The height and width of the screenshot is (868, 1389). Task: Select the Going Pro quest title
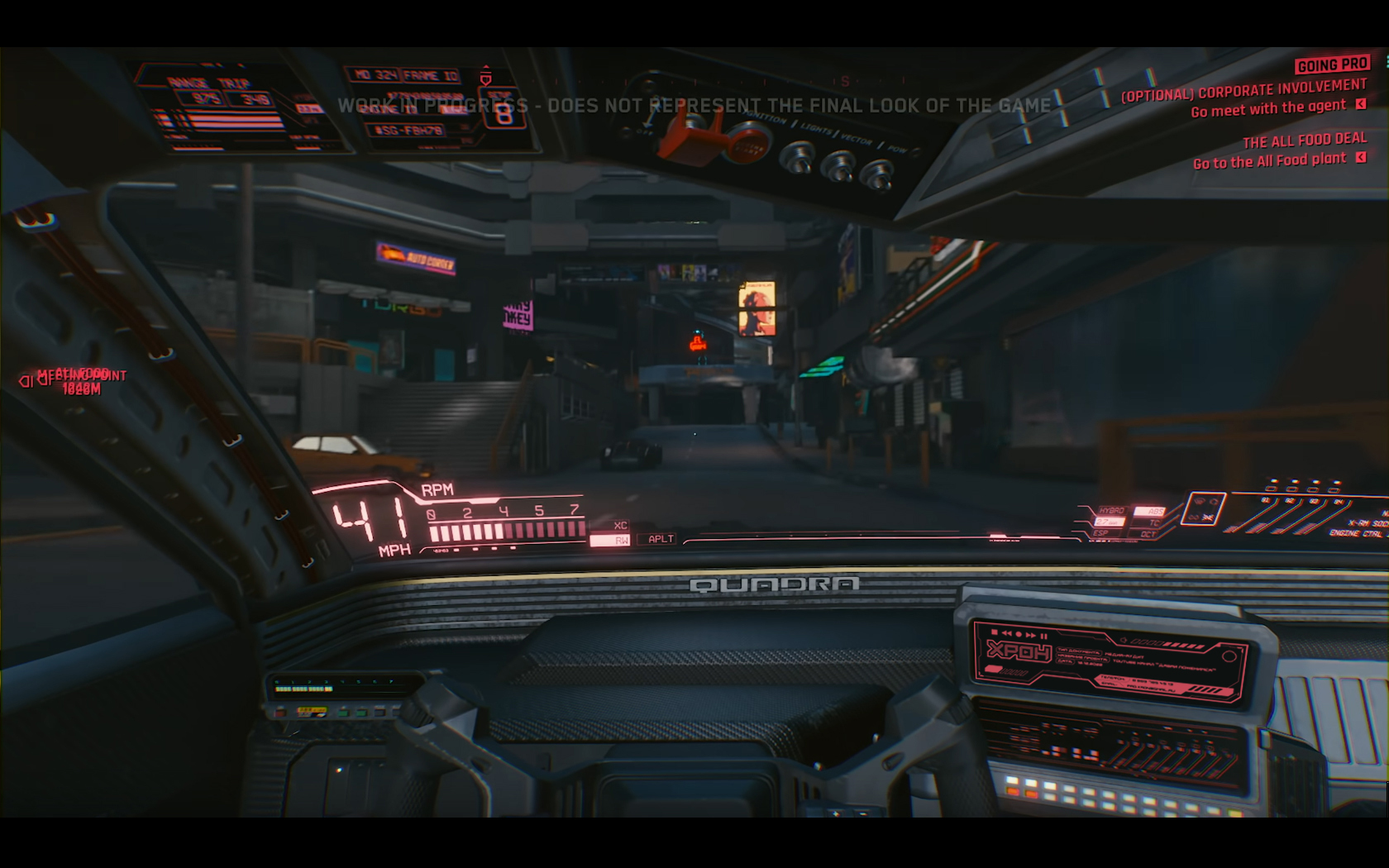click(1332, 64)
